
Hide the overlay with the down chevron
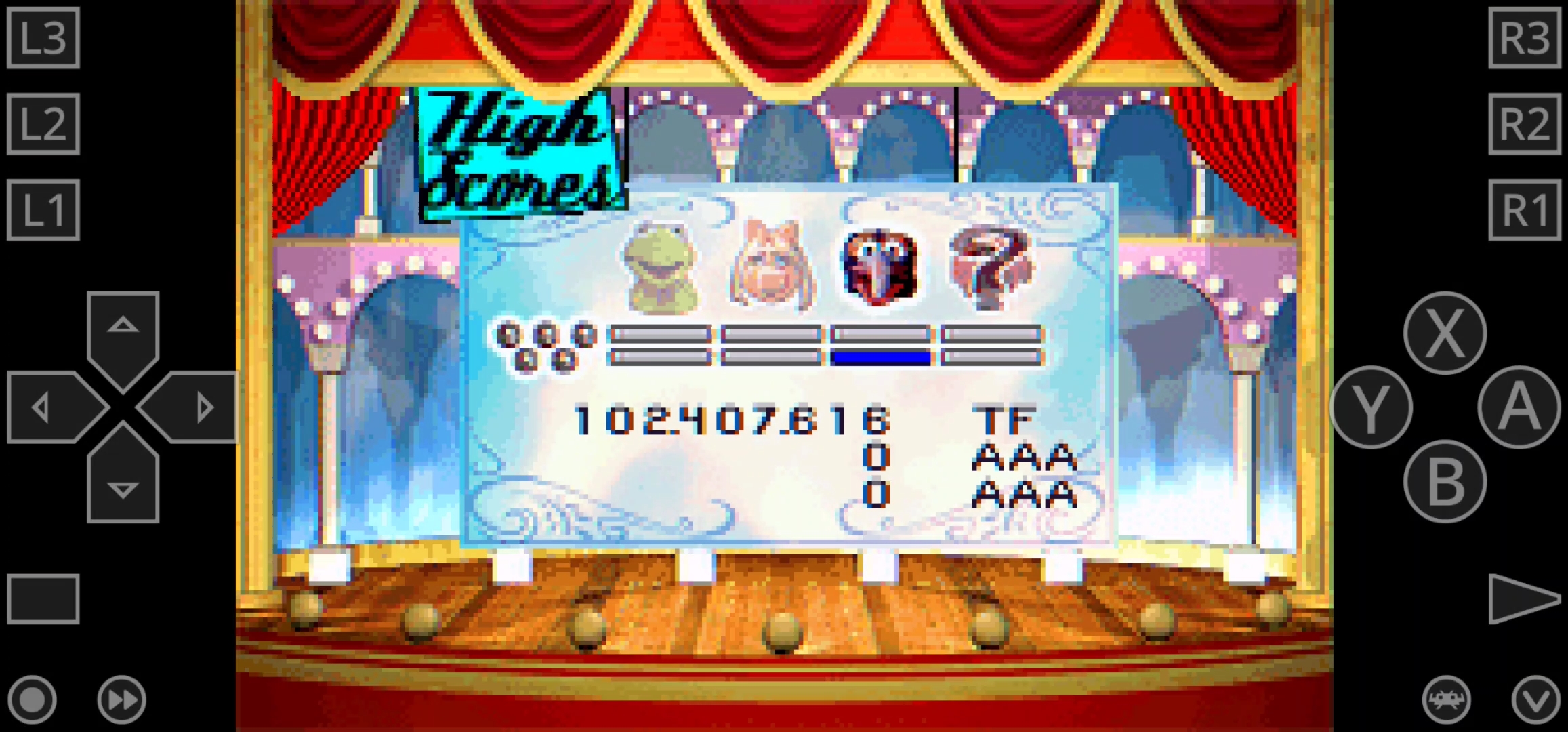point(1535,699)
